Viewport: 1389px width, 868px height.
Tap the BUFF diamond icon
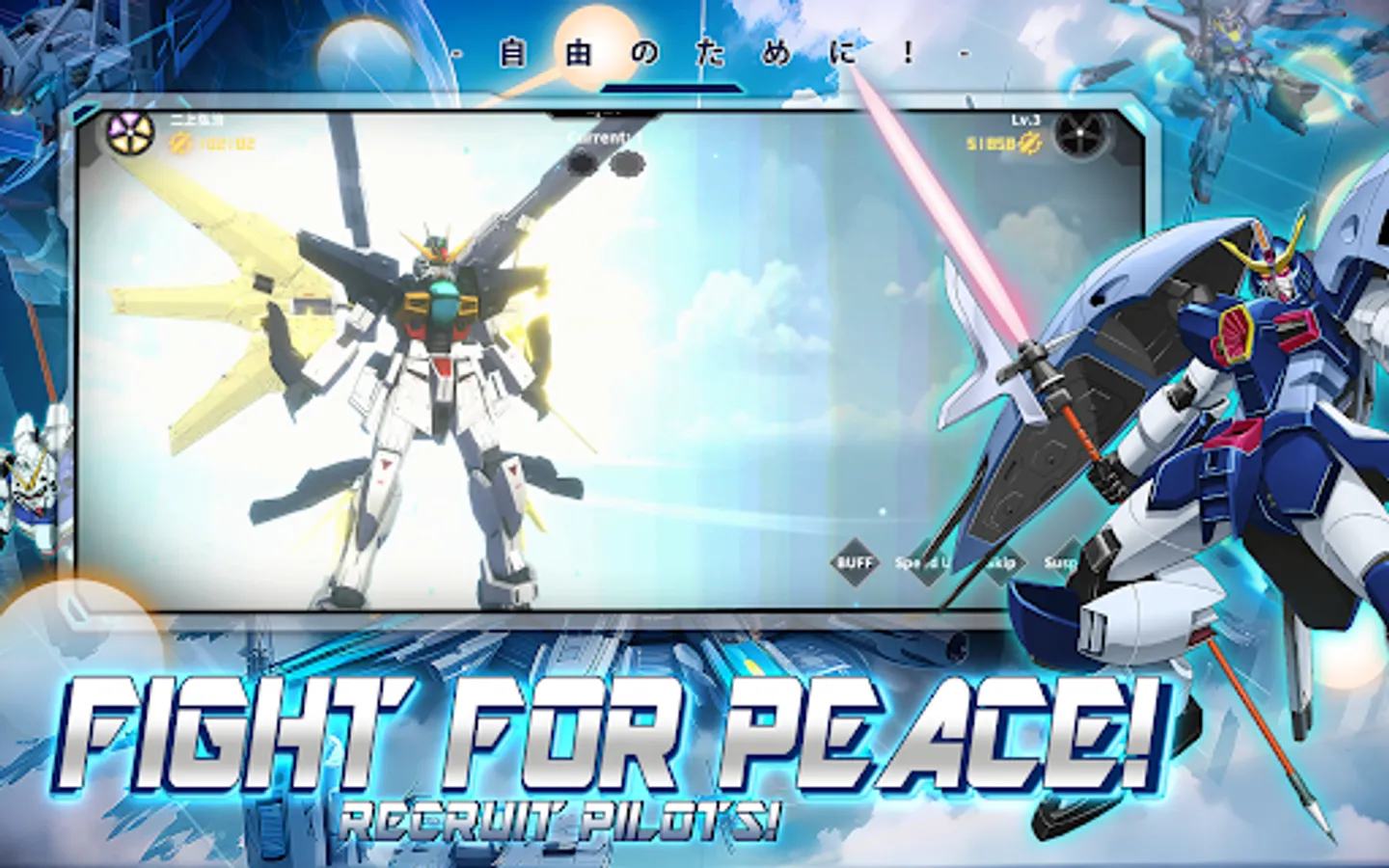(x=854, y=562)
